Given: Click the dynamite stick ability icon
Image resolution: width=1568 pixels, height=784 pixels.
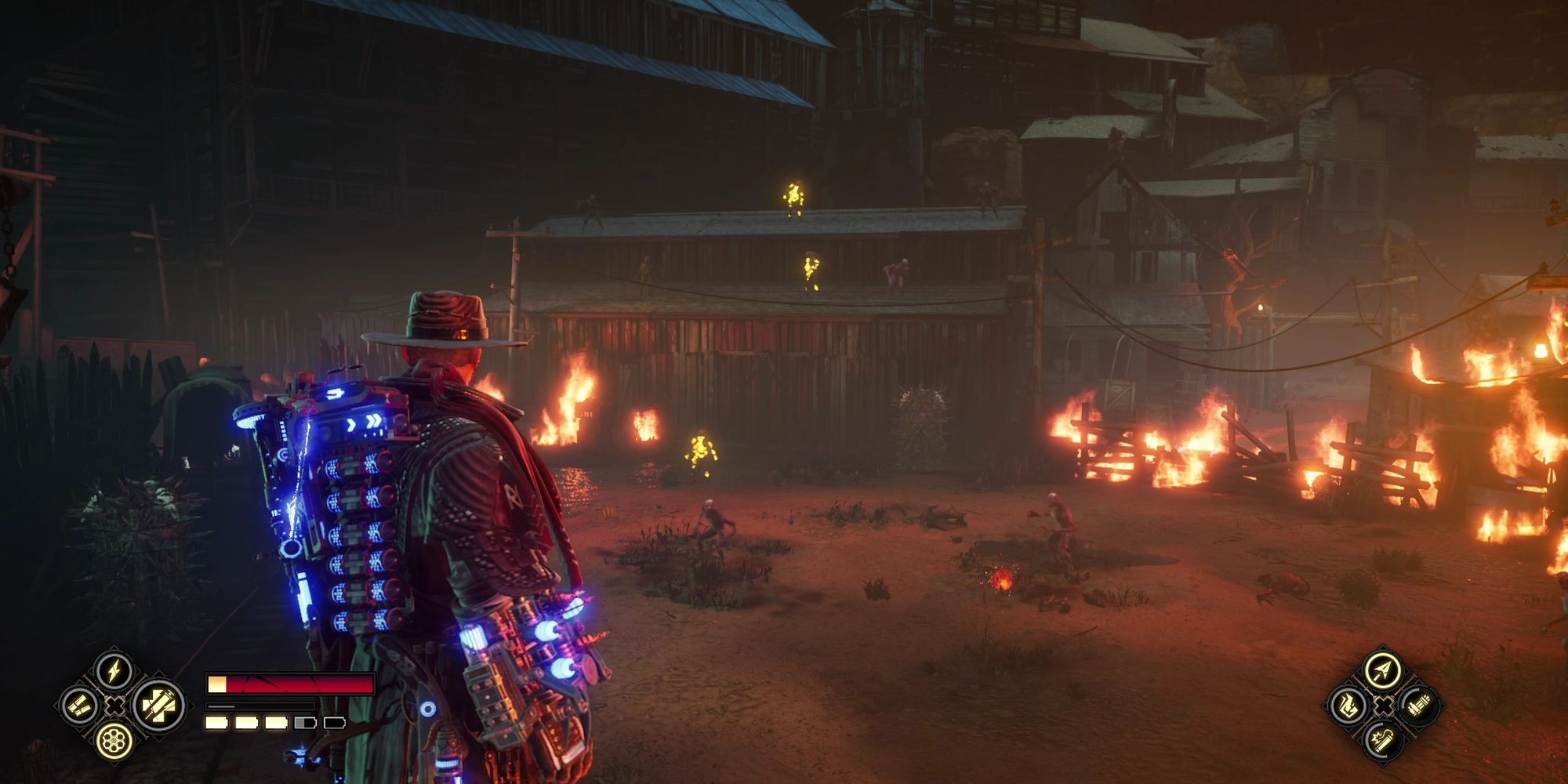Looking at the screenshot, I should 1383,742.
